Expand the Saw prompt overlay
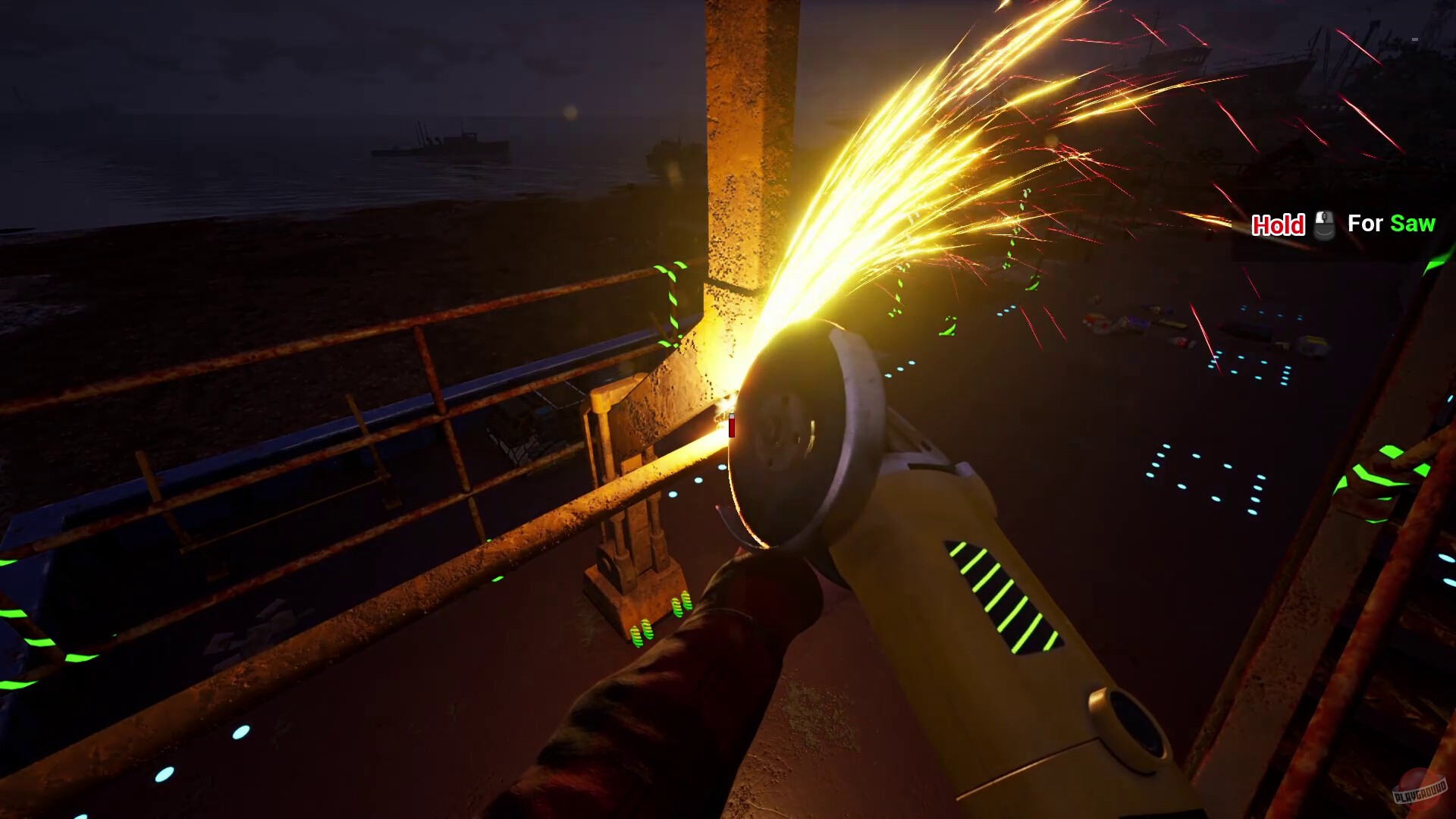The width and height of the screenshot is (1456, 819). 1342,224
